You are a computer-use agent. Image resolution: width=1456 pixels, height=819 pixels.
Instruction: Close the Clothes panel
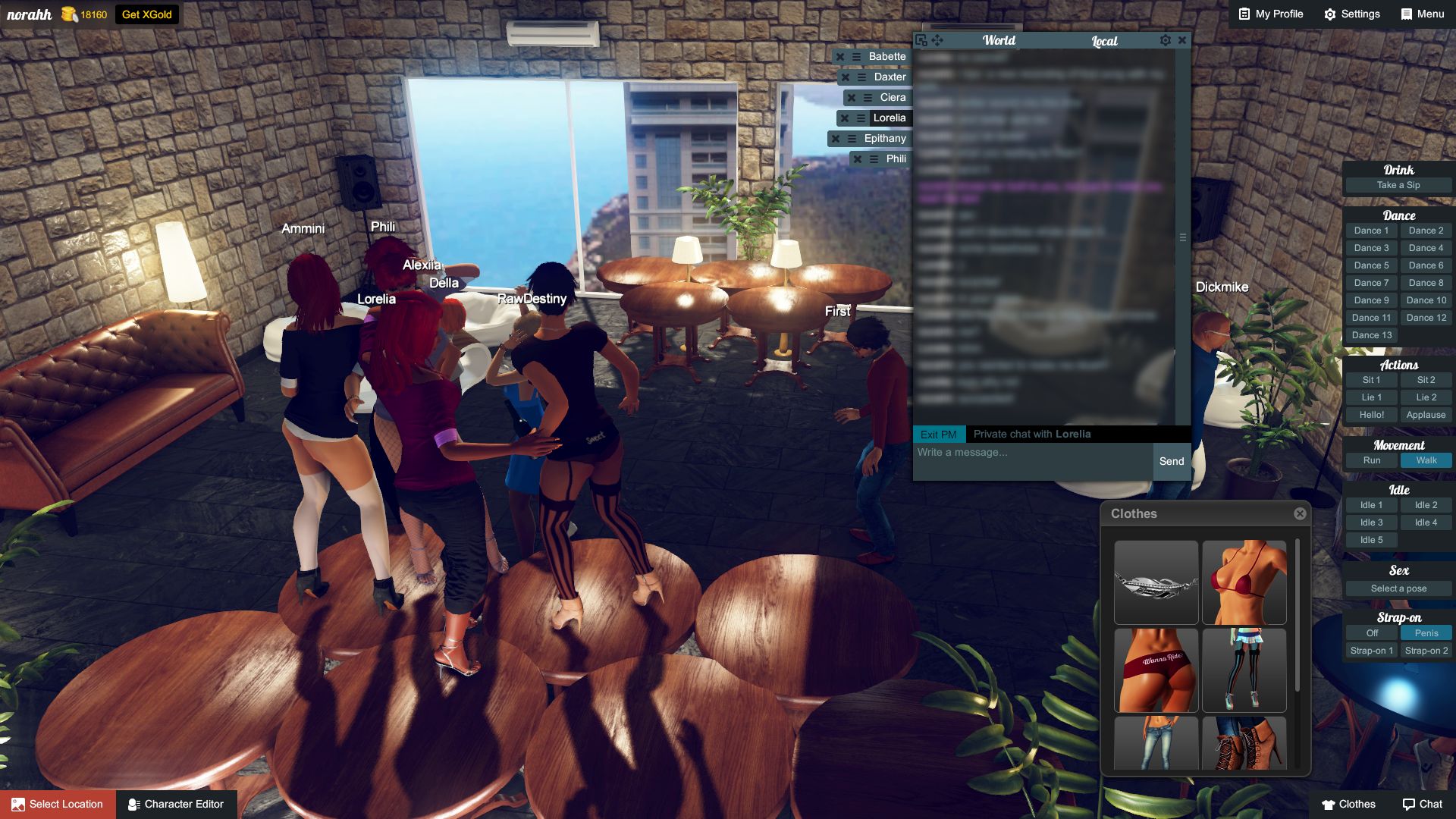point(1300,513)
